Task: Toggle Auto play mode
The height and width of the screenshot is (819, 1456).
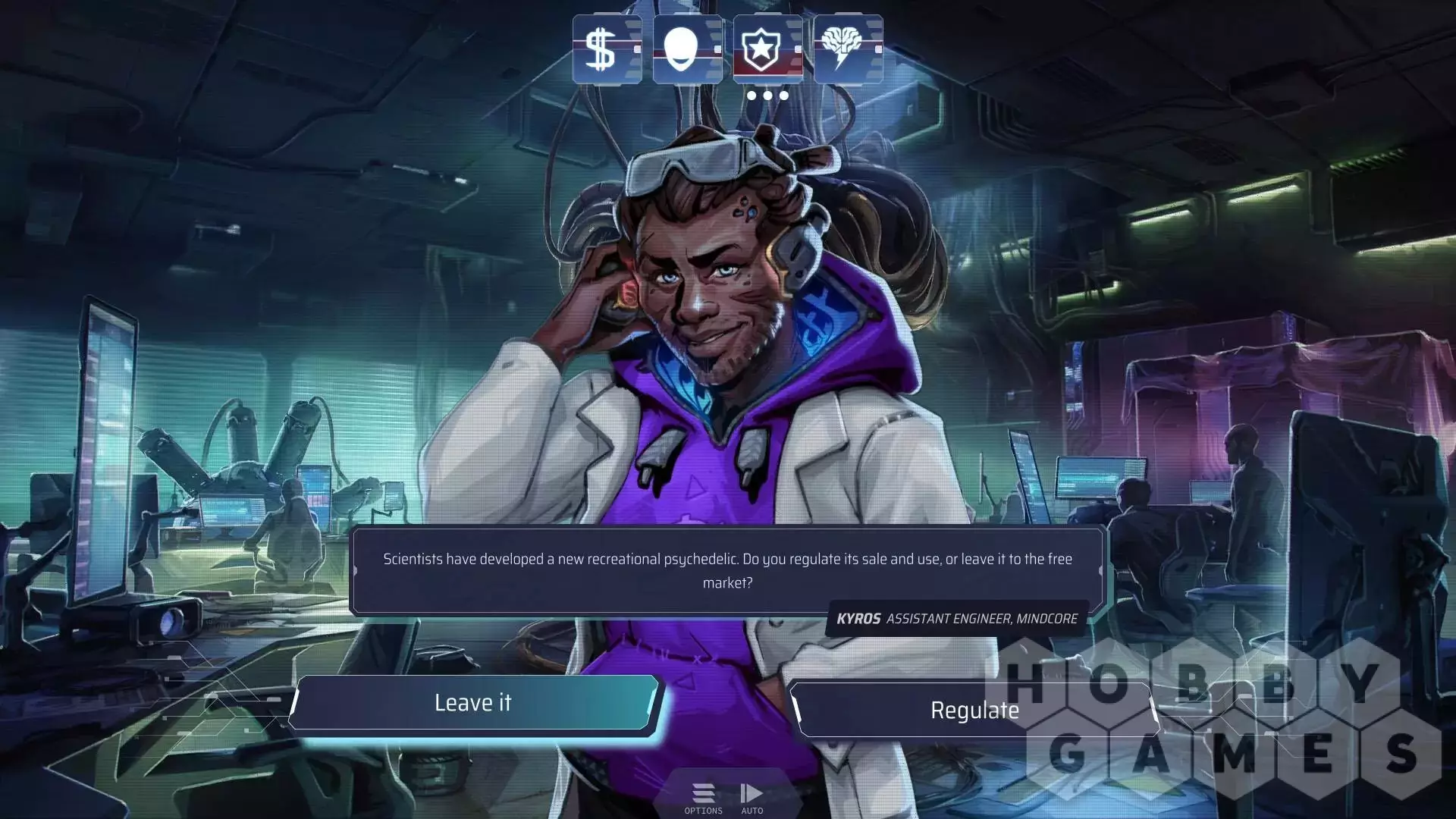Action: pos(752,798)
